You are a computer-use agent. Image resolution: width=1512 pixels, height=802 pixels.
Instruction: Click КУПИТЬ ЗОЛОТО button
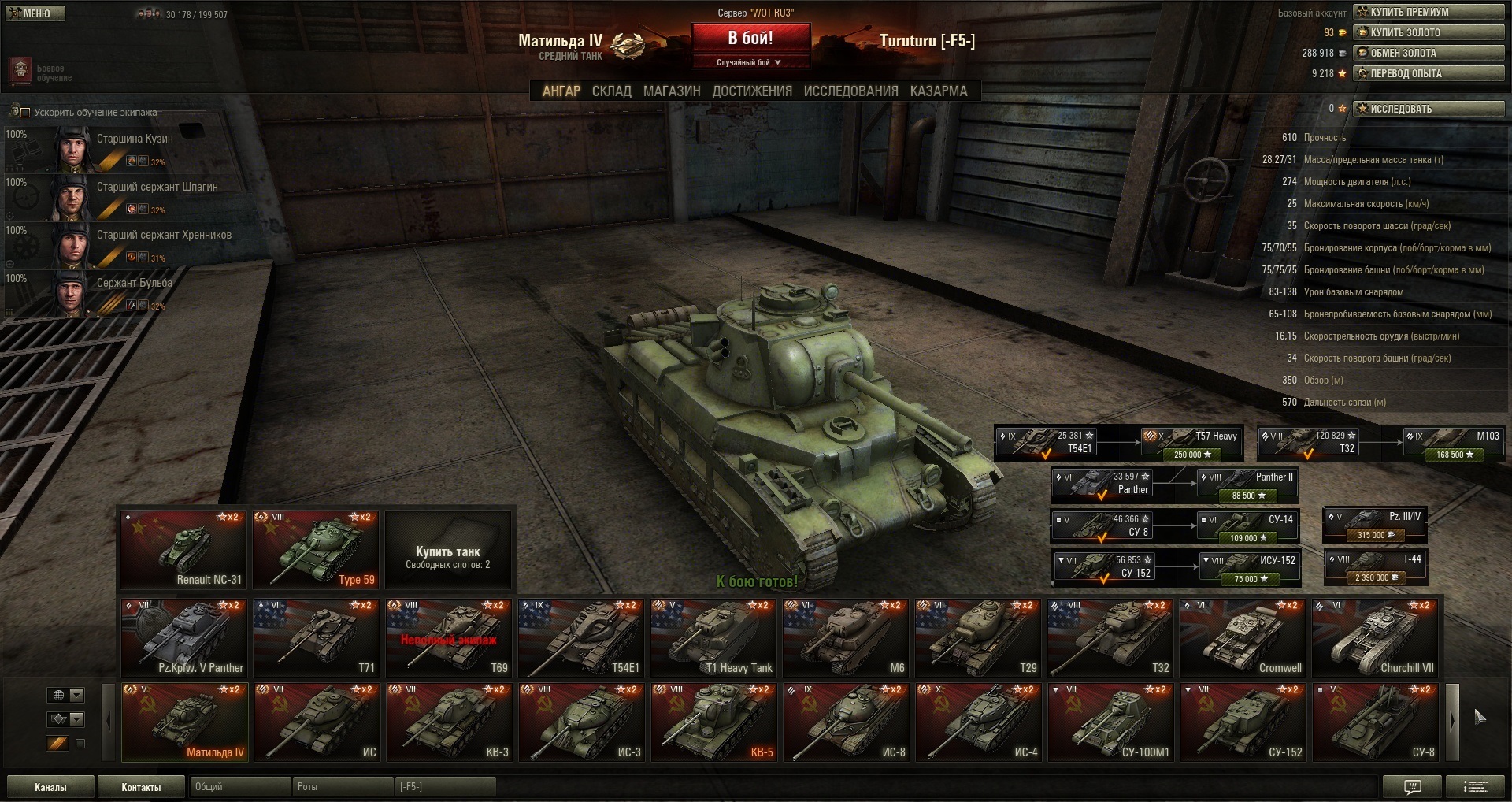[x=1428, y=32]
